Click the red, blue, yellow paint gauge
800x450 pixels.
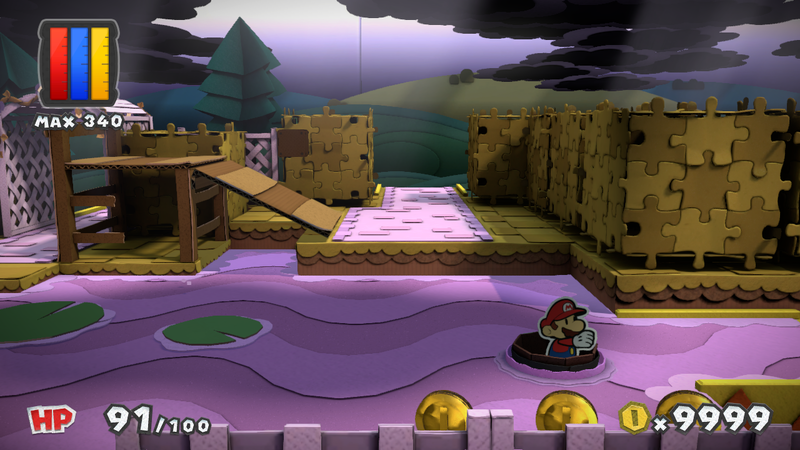(77, 63)
